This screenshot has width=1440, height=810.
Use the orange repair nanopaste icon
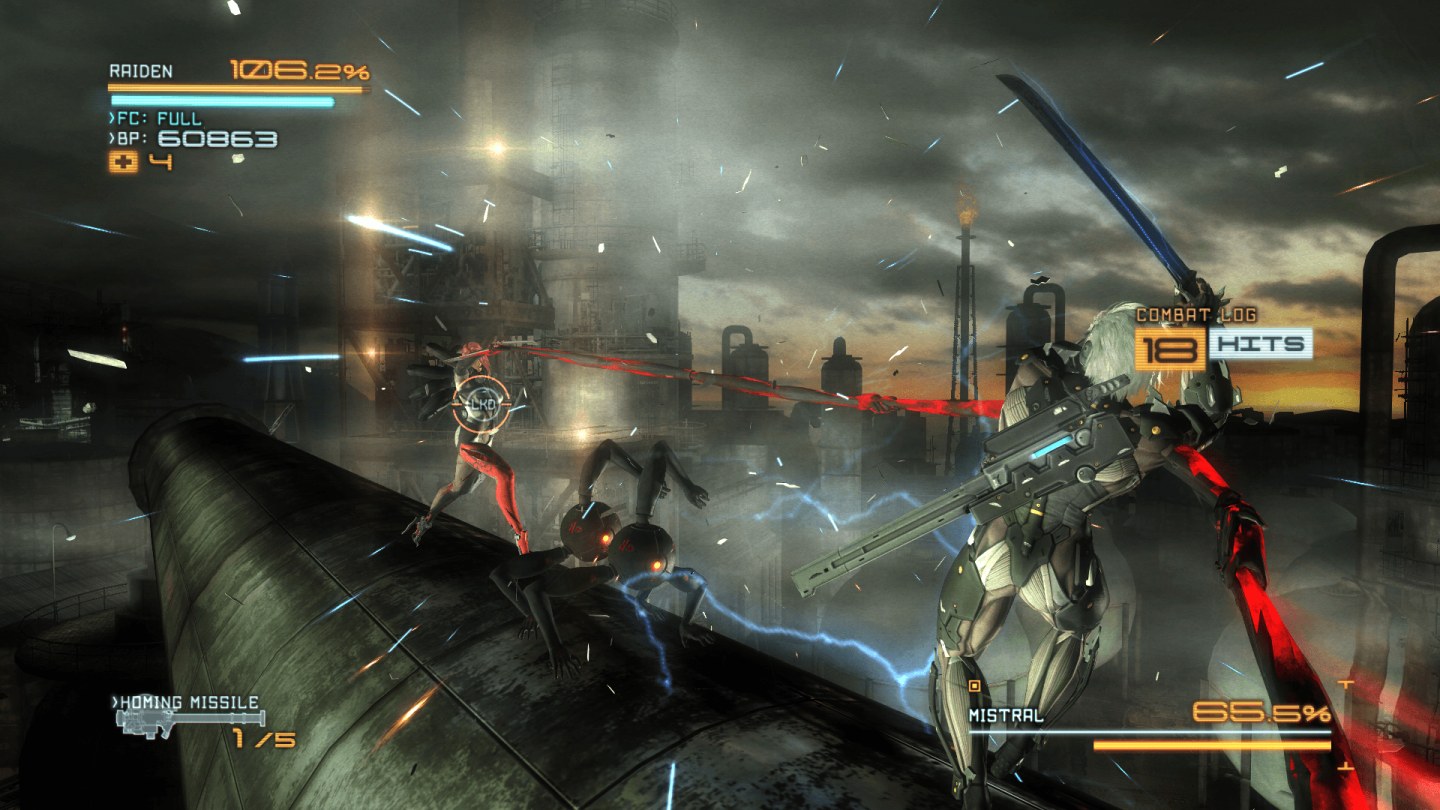point(123,163)
